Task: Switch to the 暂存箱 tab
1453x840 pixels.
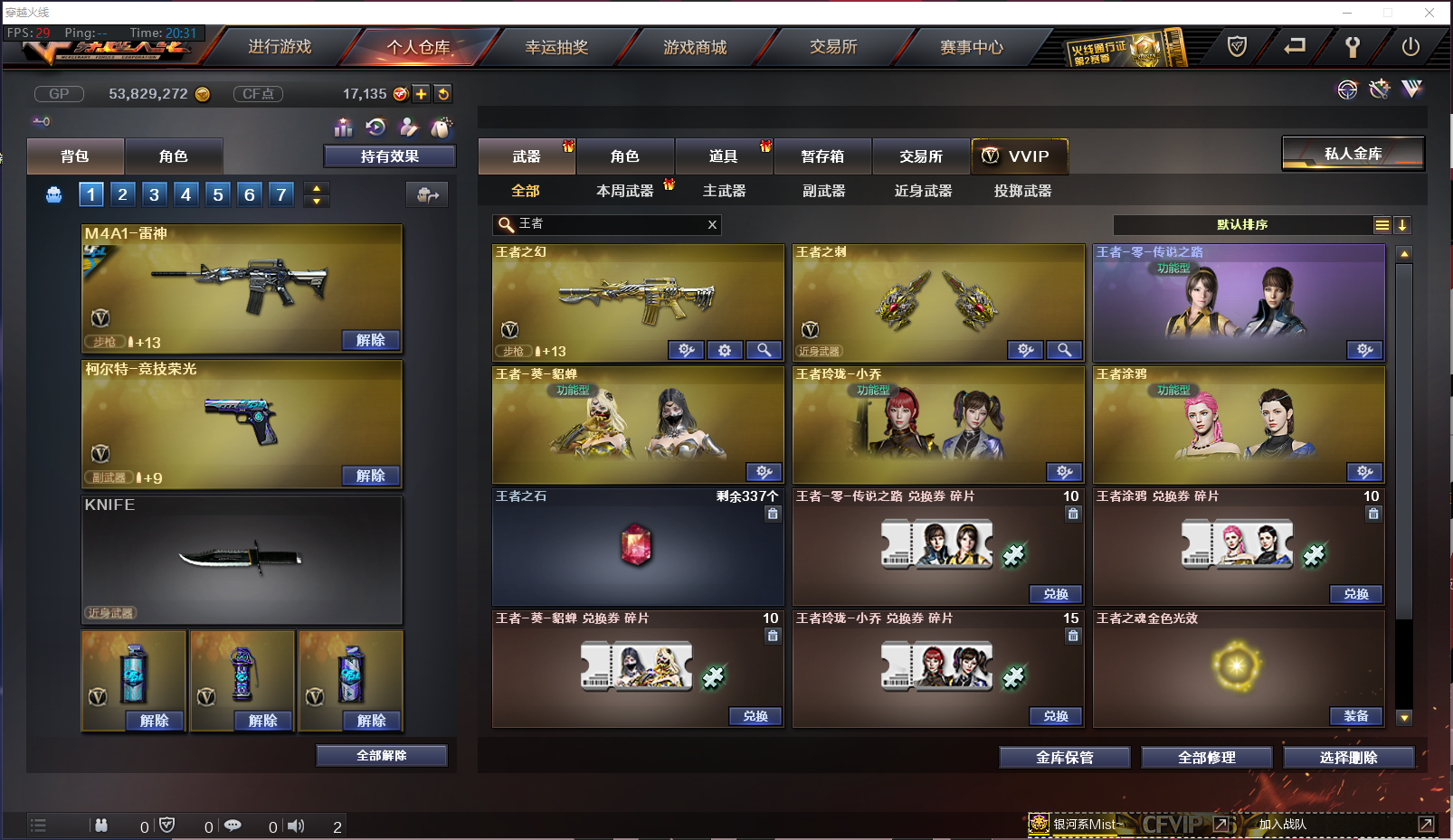Action: click(821, 156)
